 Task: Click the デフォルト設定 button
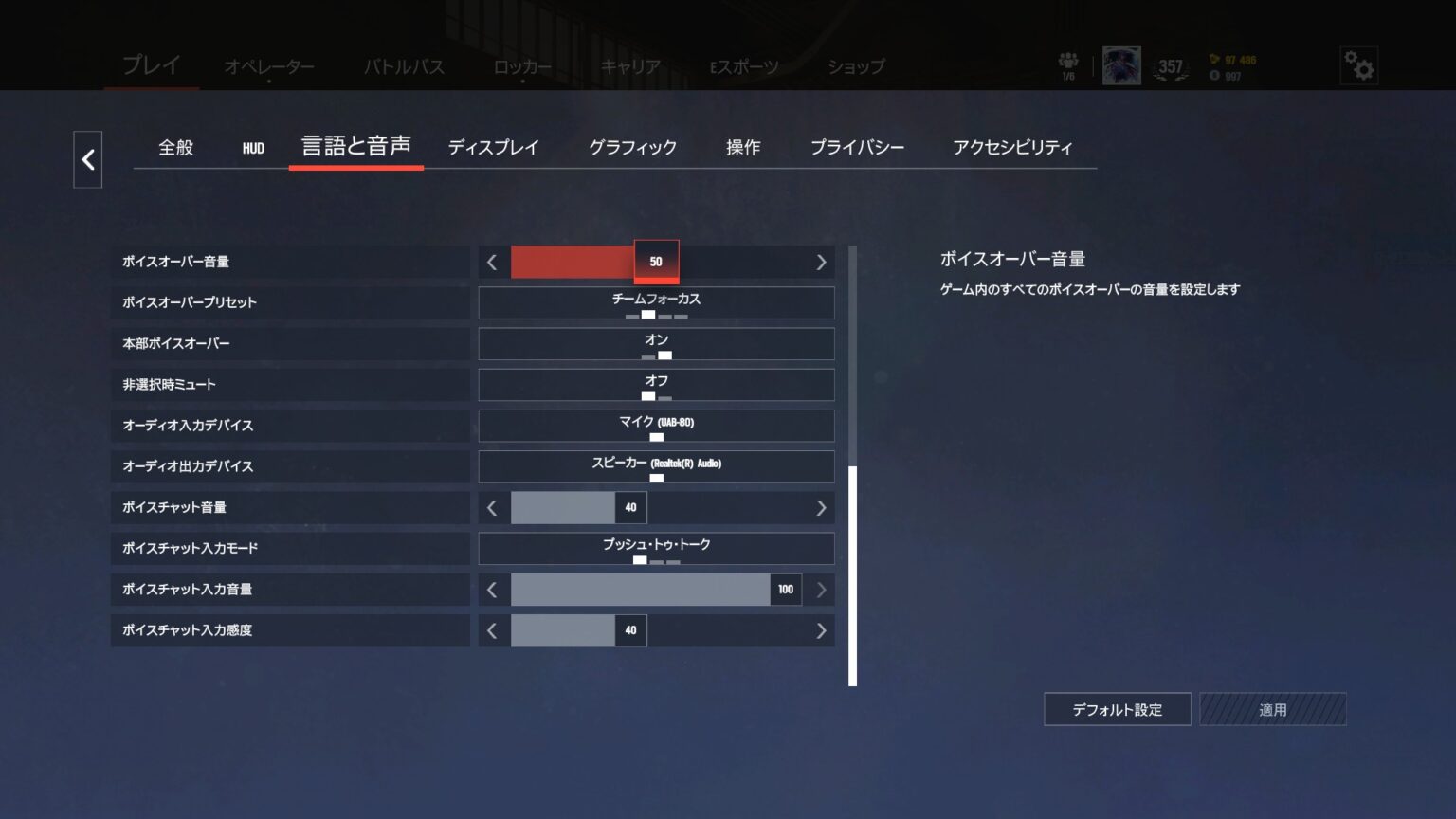[1117, 708]
